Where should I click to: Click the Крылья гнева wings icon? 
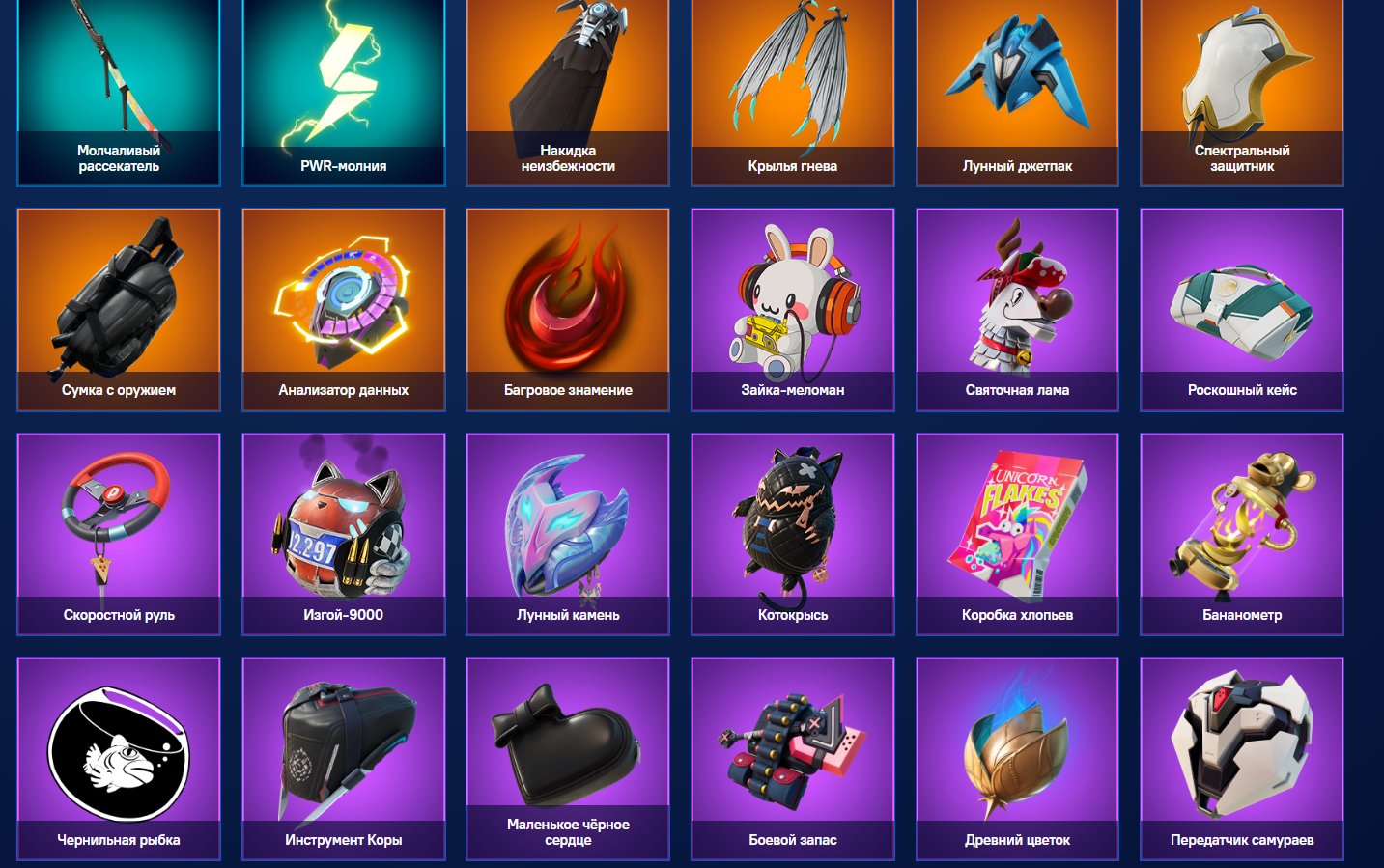tap(792, 72)
